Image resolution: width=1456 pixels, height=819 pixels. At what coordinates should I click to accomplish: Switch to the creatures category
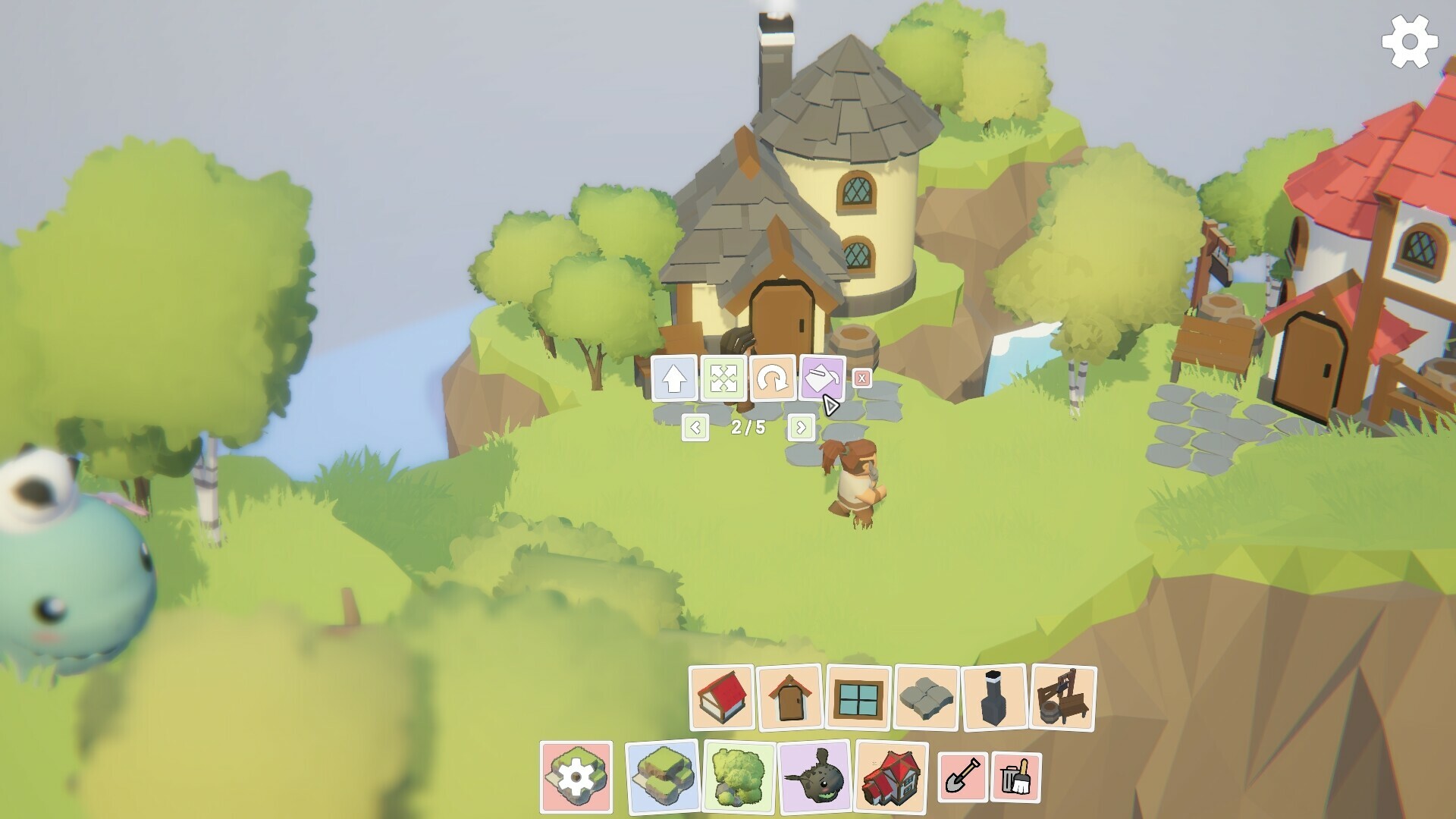(x=815, y=777)
